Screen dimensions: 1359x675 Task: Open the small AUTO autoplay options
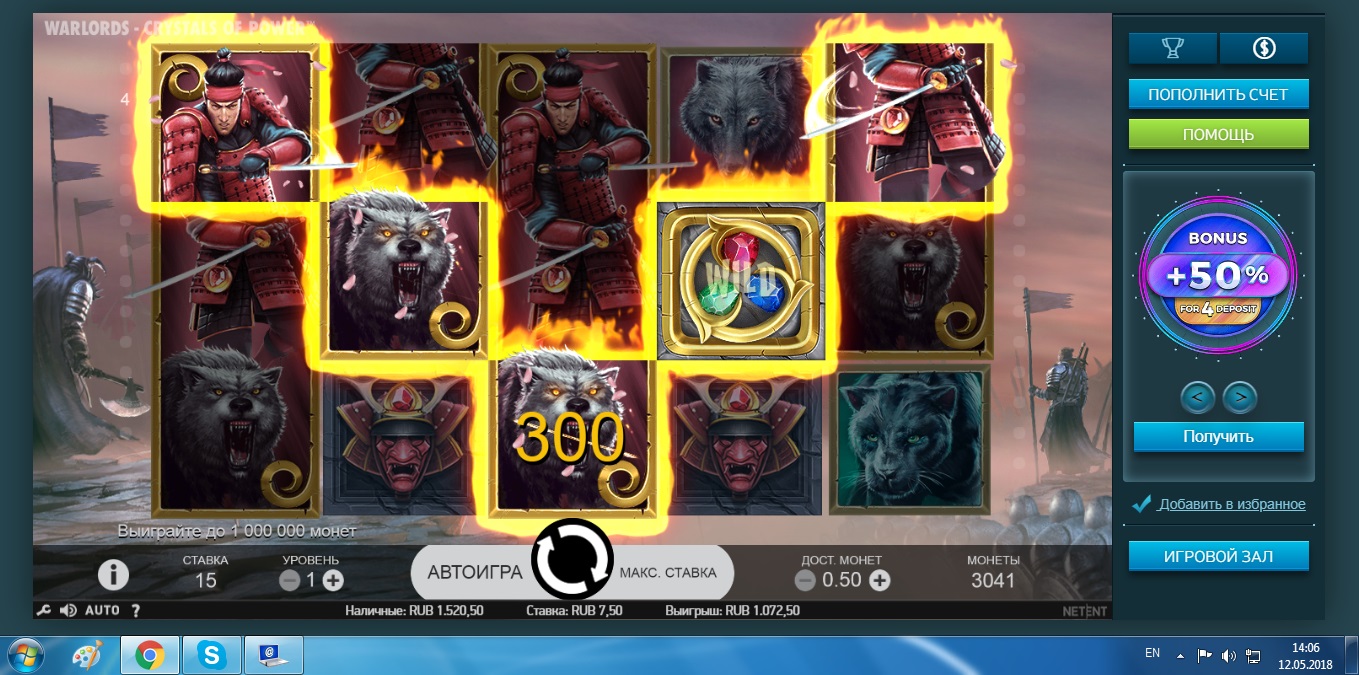102,610
